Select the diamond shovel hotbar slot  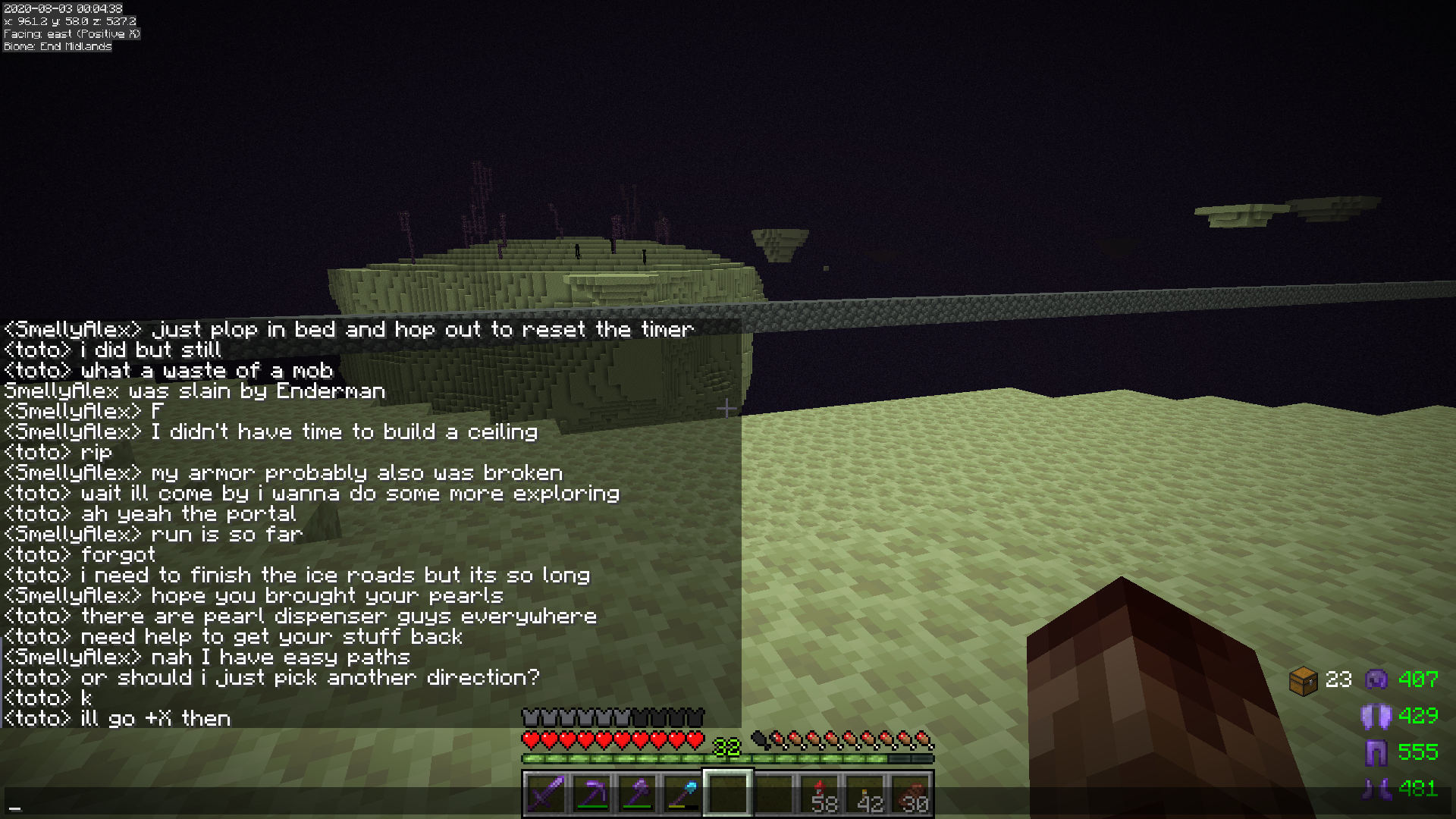682,794
